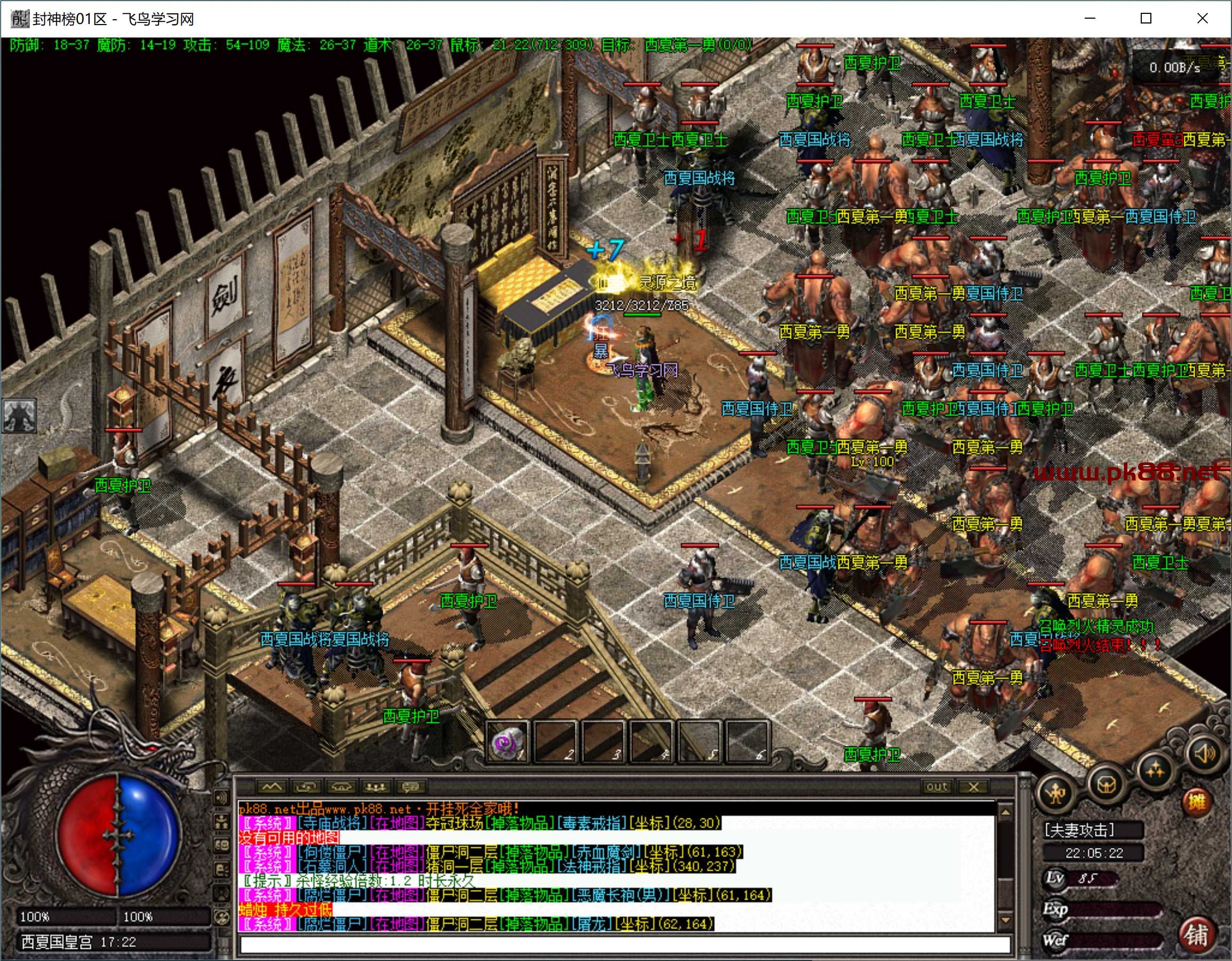Click the three-people group button on the chat toolbar

coord(376,786)
